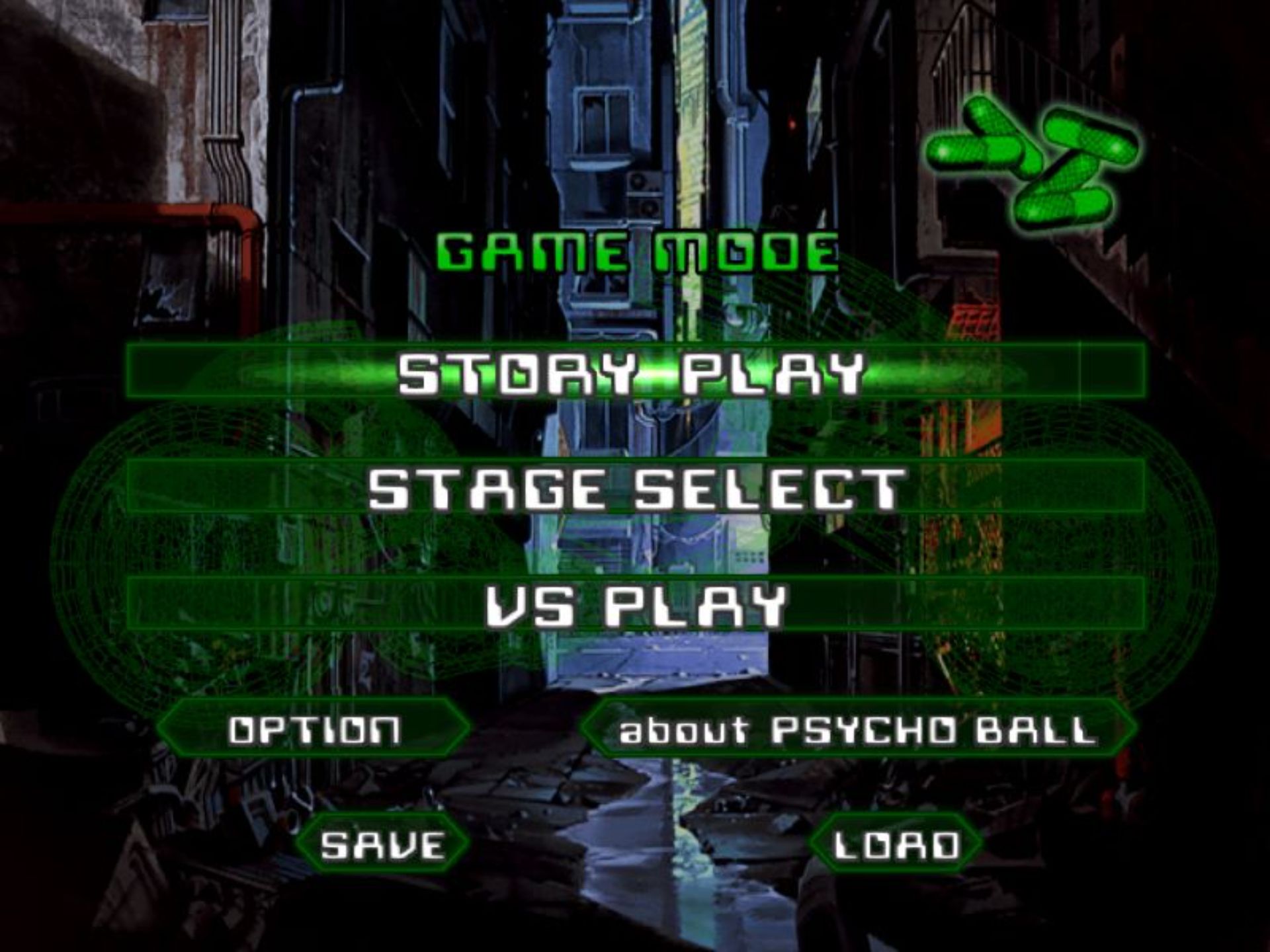This screenshot has height=952, width=1270.
Task: Show the about Psycho Ball screen
Action: coord(857,729)
